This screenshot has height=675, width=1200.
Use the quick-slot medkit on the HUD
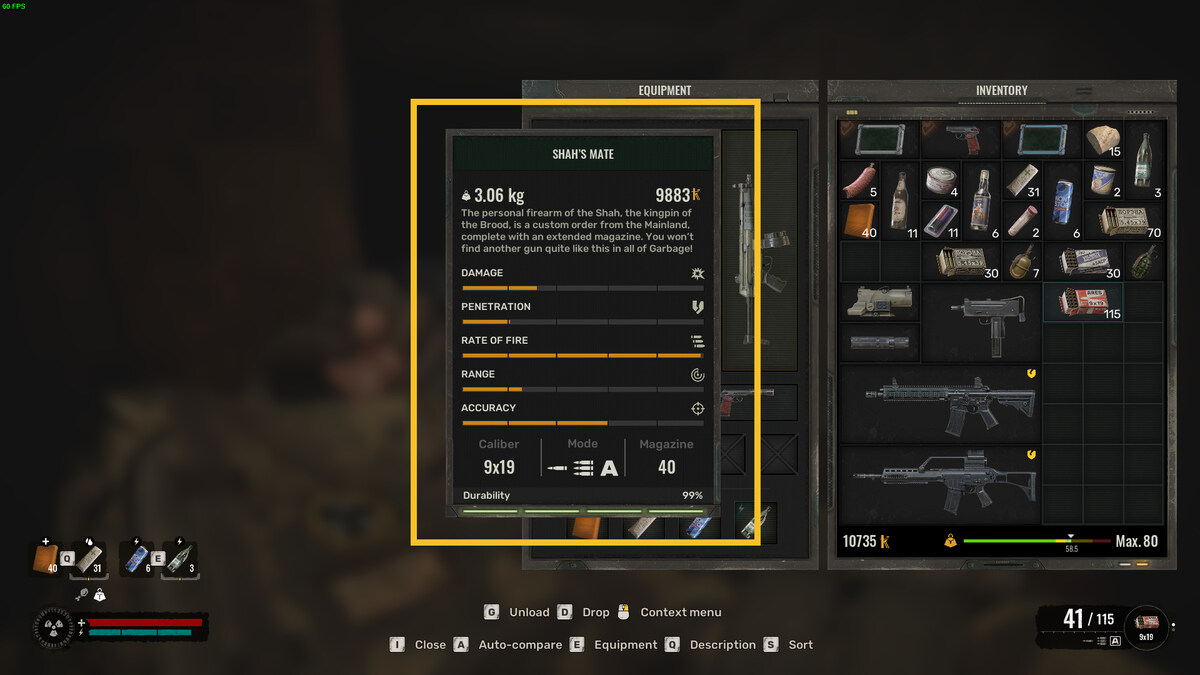pos(46,559)
